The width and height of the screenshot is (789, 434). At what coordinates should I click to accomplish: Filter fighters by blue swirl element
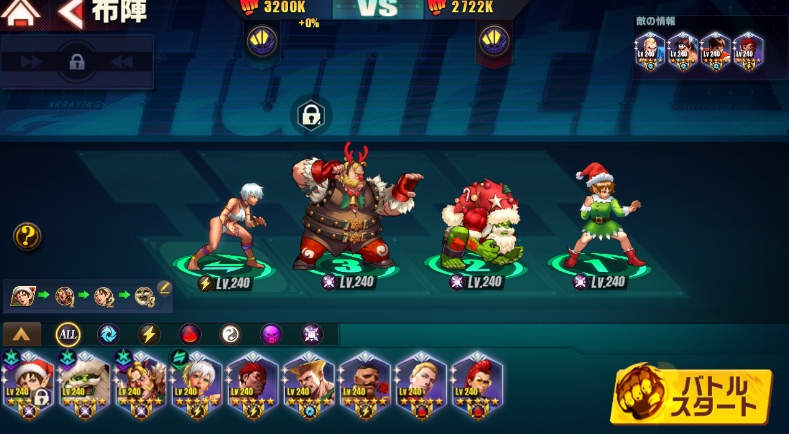click(108, 334)
